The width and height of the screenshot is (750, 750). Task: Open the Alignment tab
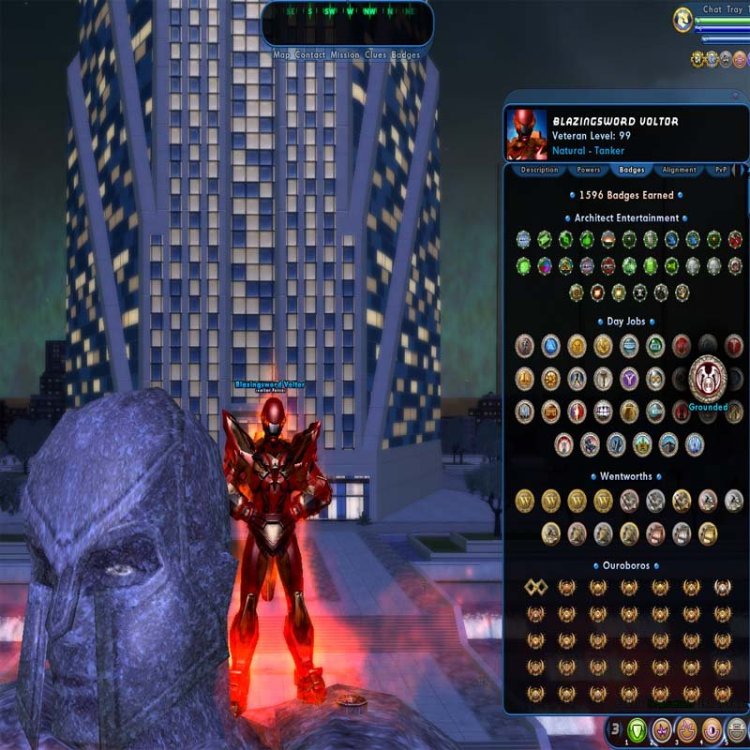(679, 170)
